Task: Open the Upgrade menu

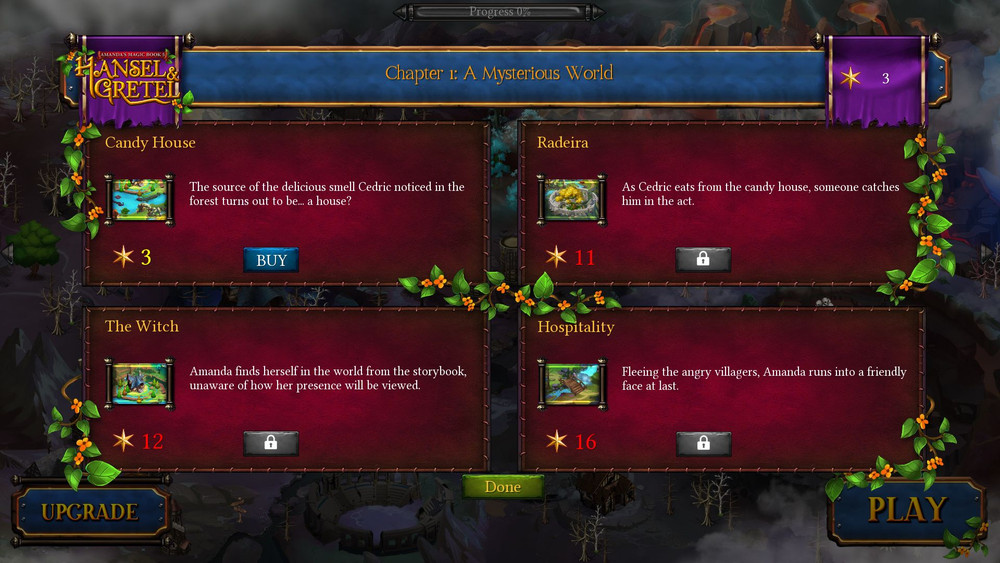Action: 89,513
